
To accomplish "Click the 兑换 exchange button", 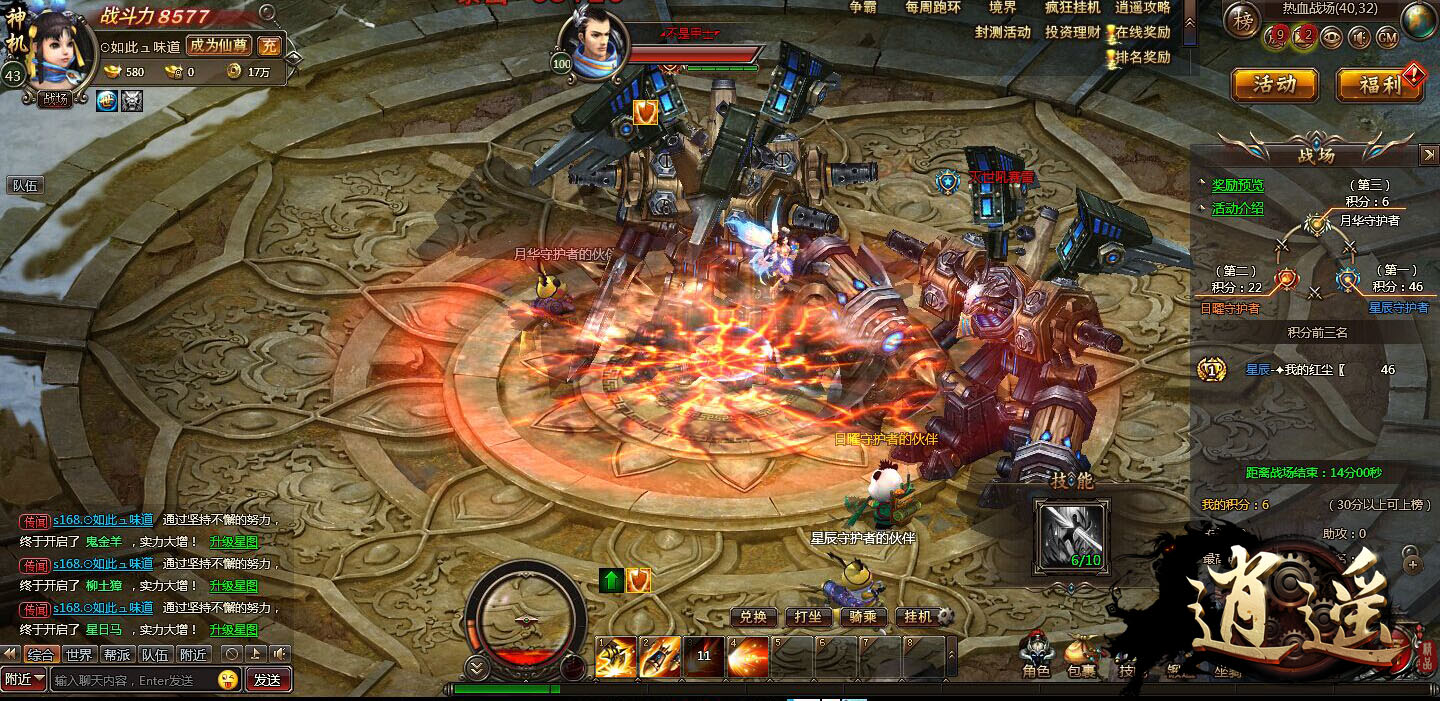I will (x=753, y=617).
